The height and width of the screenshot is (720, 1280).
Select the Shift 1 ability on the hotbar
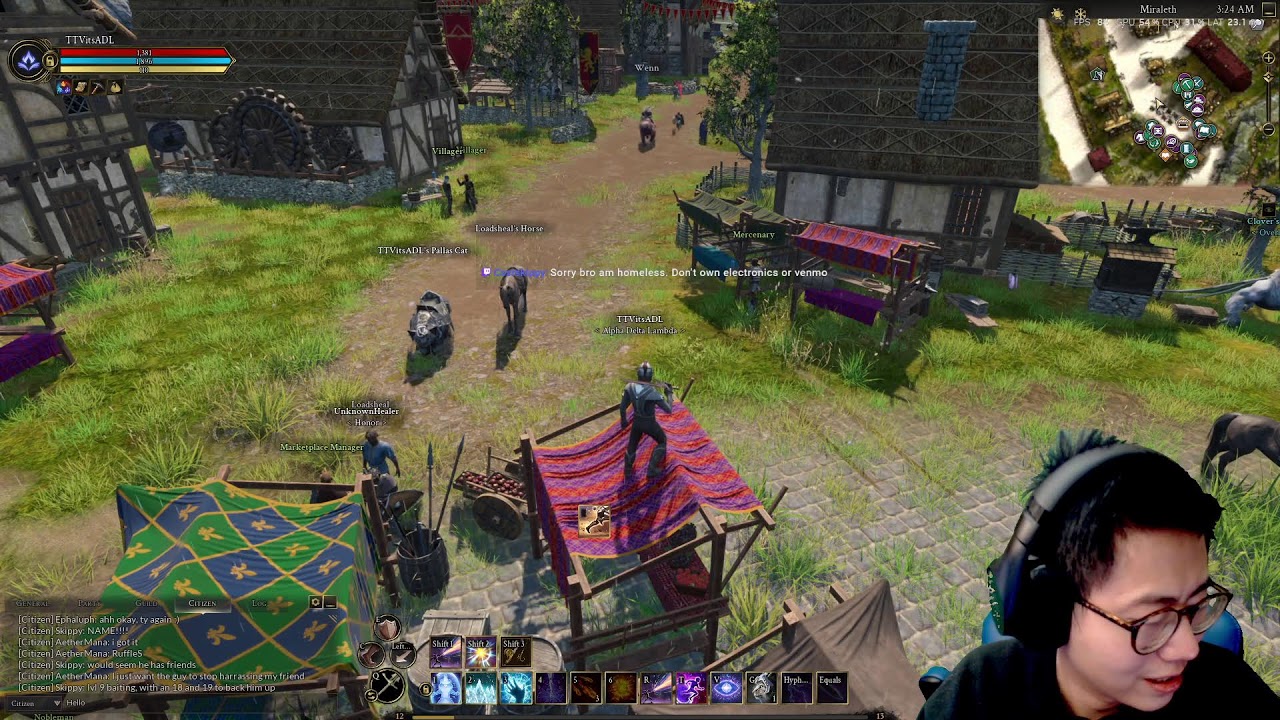coord(444,653)
